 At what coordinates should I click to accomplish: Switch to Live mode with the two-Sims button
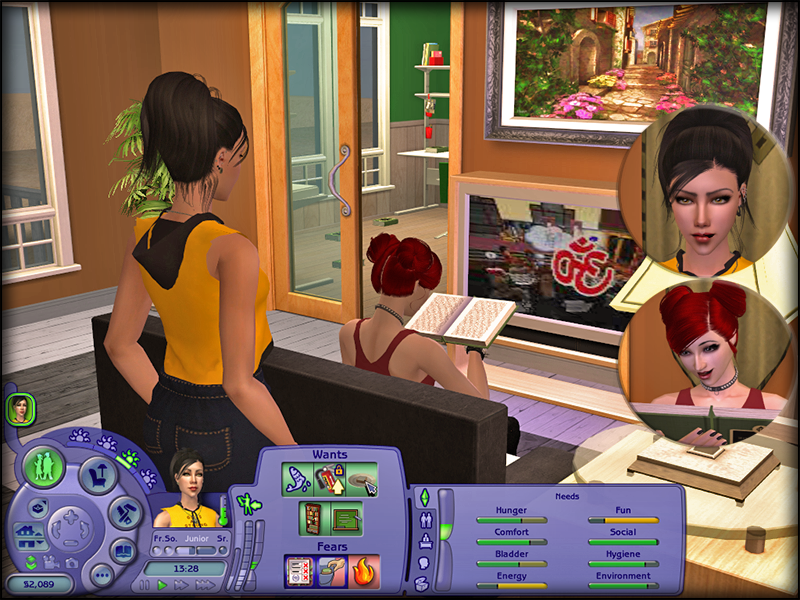(x=44, y=469)
